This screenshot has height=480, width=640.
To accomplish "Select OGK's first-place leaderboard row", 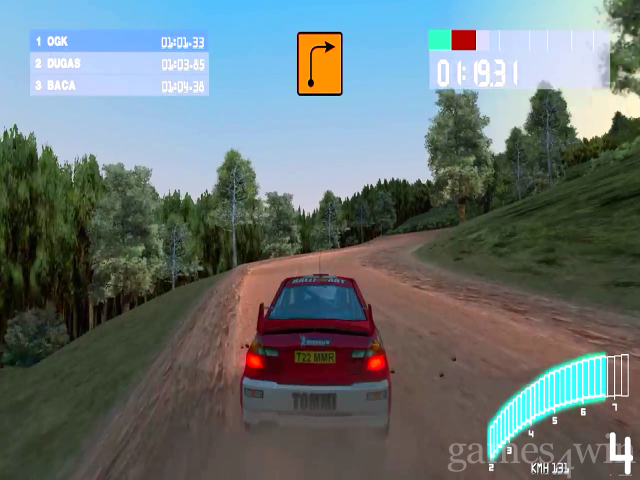I will [119, 42].
